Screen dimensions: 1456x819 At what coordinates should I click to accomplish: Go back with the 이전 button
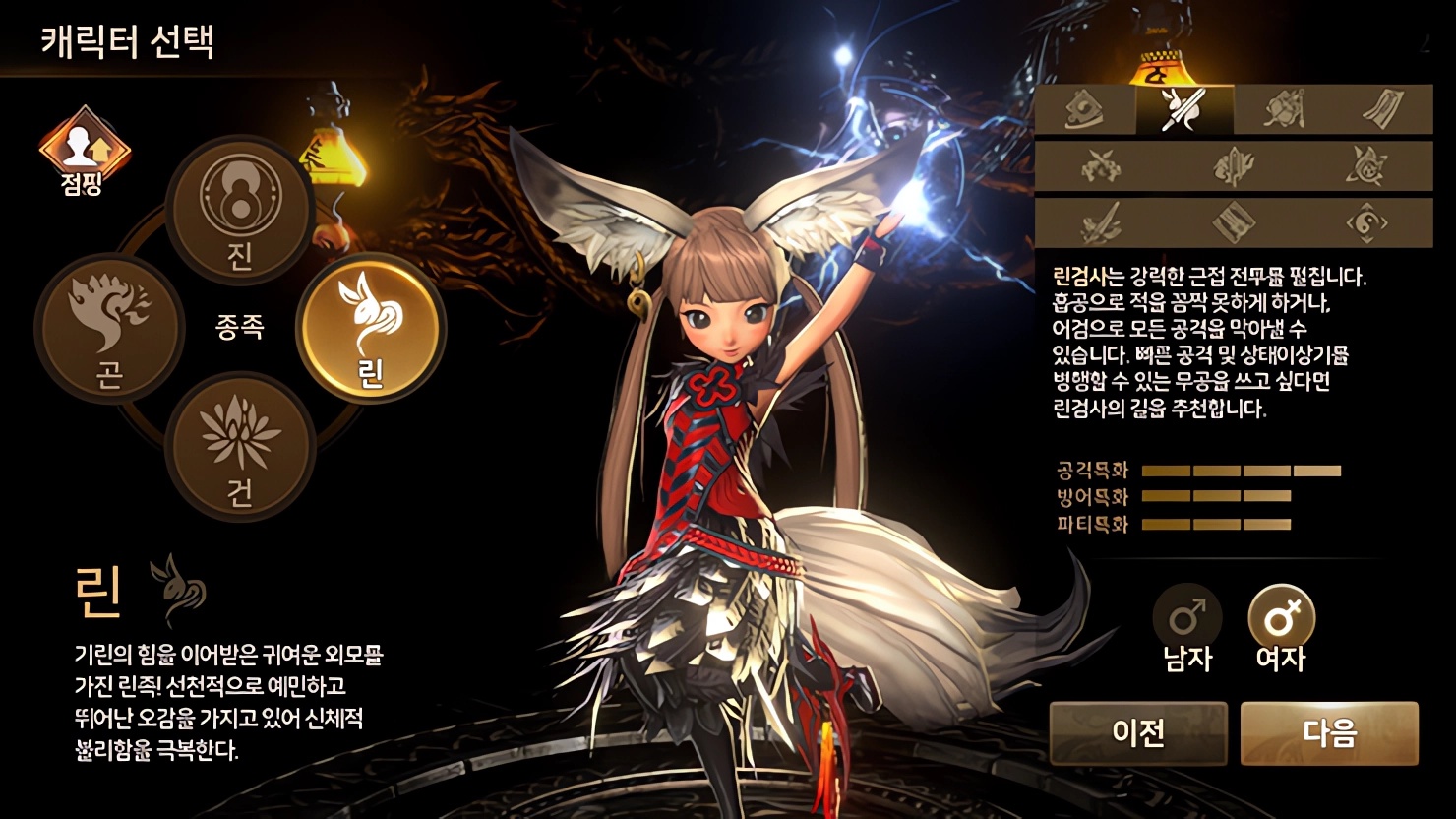1138,732
